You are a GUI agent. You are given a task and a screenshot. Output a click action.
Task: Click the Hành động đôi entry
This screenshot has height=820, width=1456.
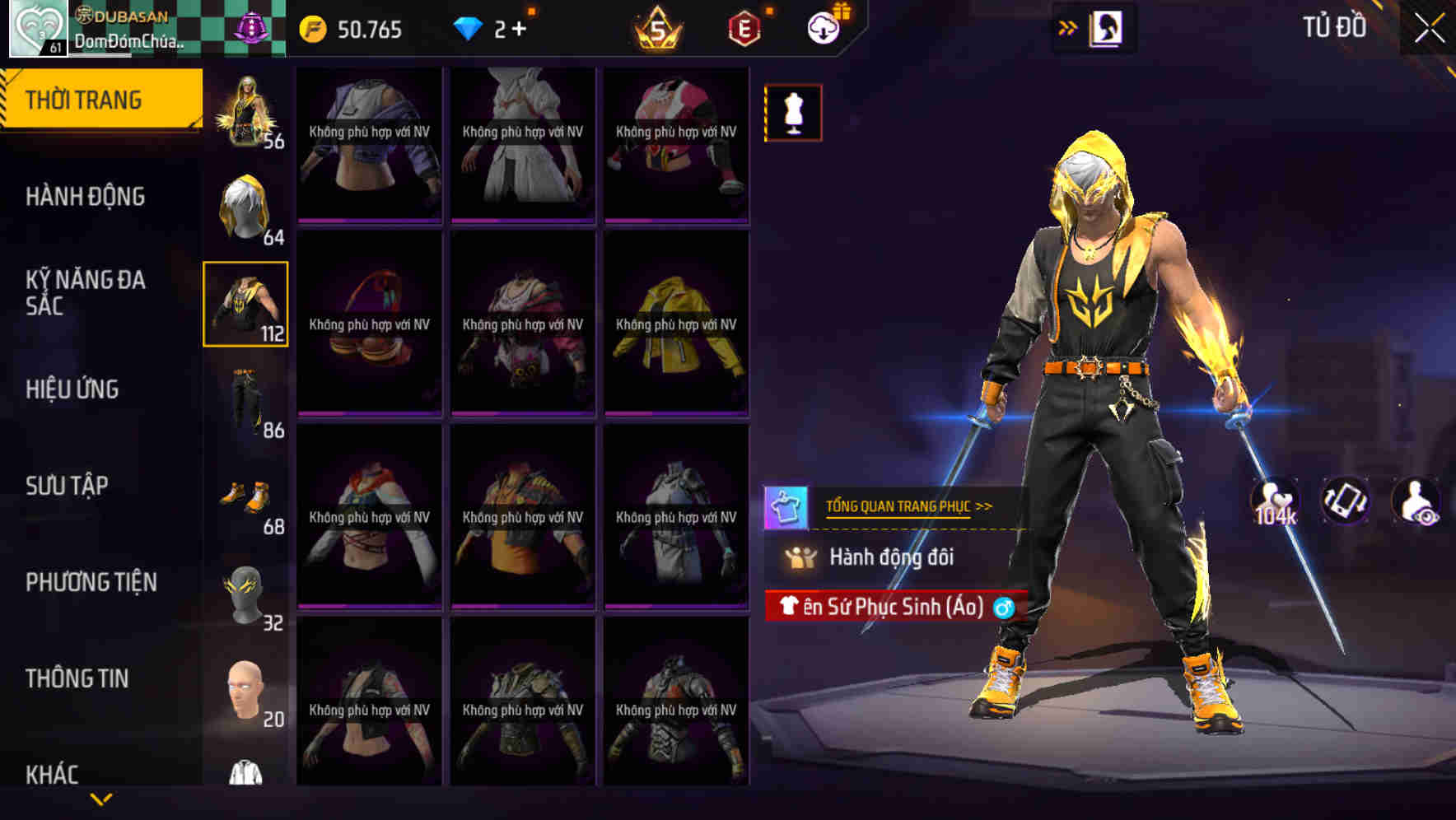894,558
